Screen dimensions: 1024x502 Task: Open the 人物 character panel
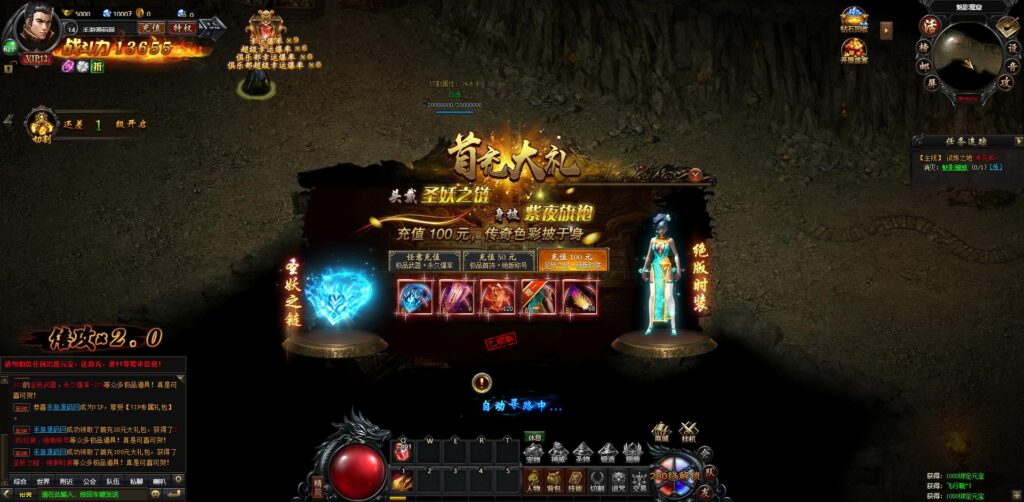pyautogui.click(x=535, y=479)
